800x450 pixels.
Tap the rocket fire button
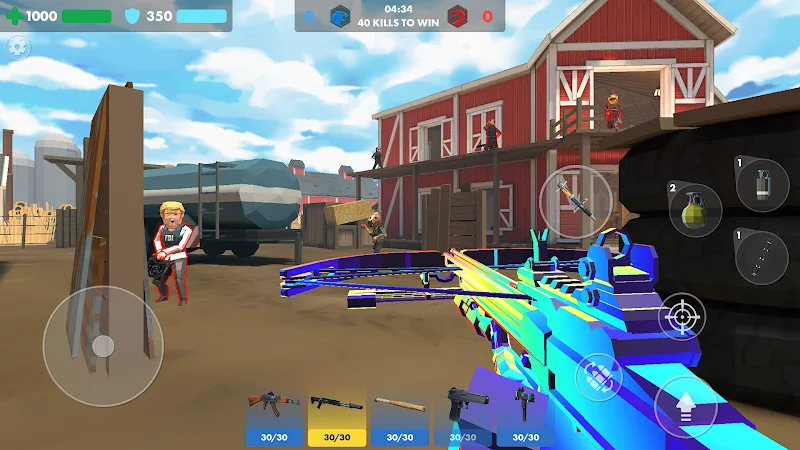click(x=575, y=202)
